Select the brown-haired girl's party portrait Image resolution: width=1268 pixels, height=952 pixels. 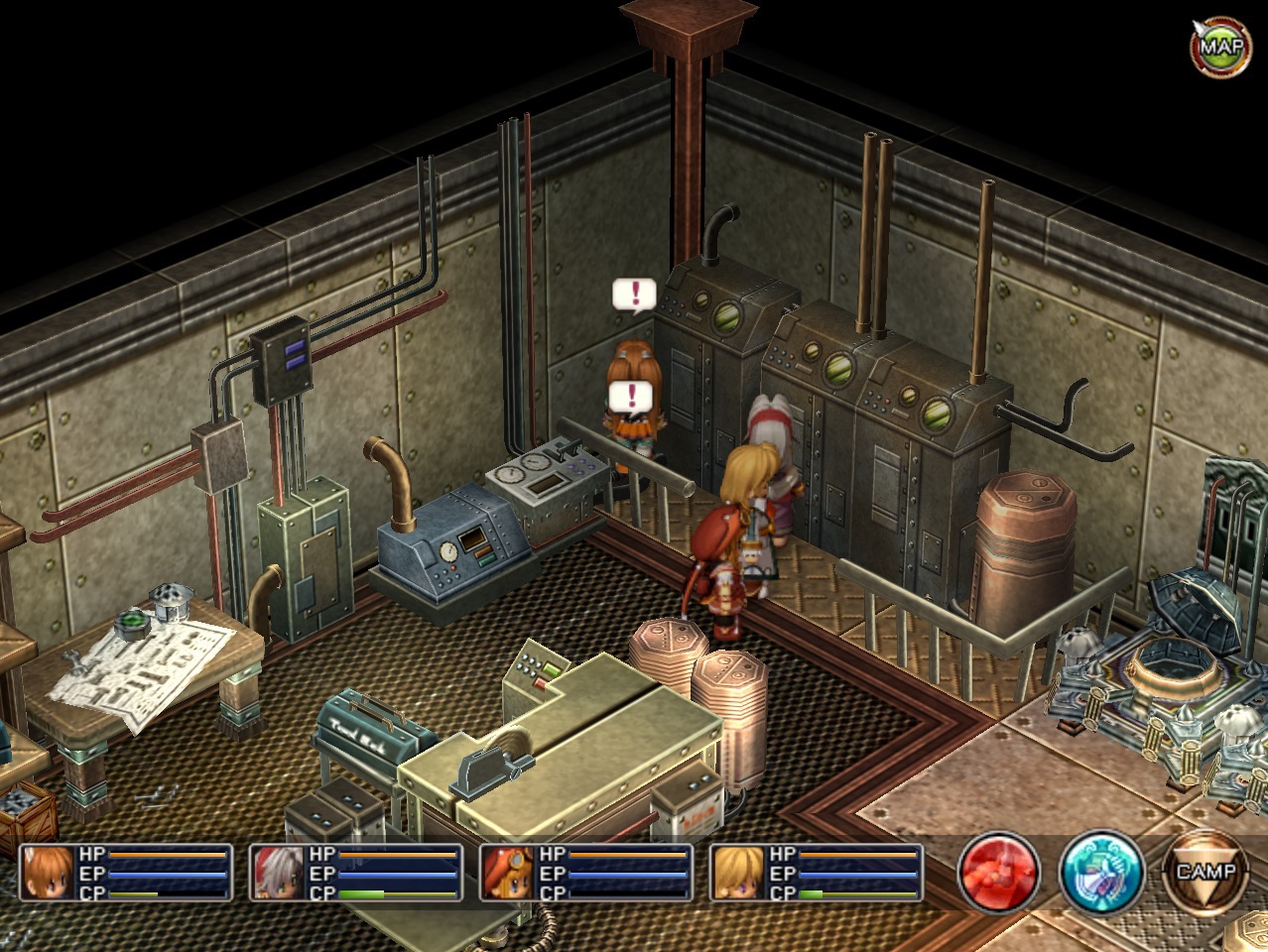coord(48,873)
